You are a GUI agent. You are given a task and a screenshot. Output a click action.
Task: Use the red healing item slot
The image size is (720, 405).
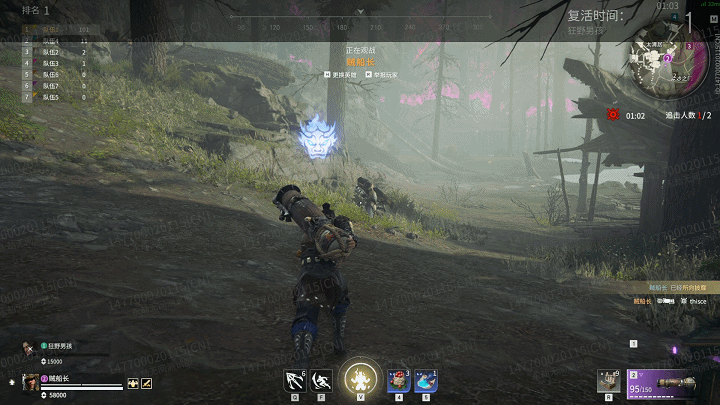click(398, 380)
